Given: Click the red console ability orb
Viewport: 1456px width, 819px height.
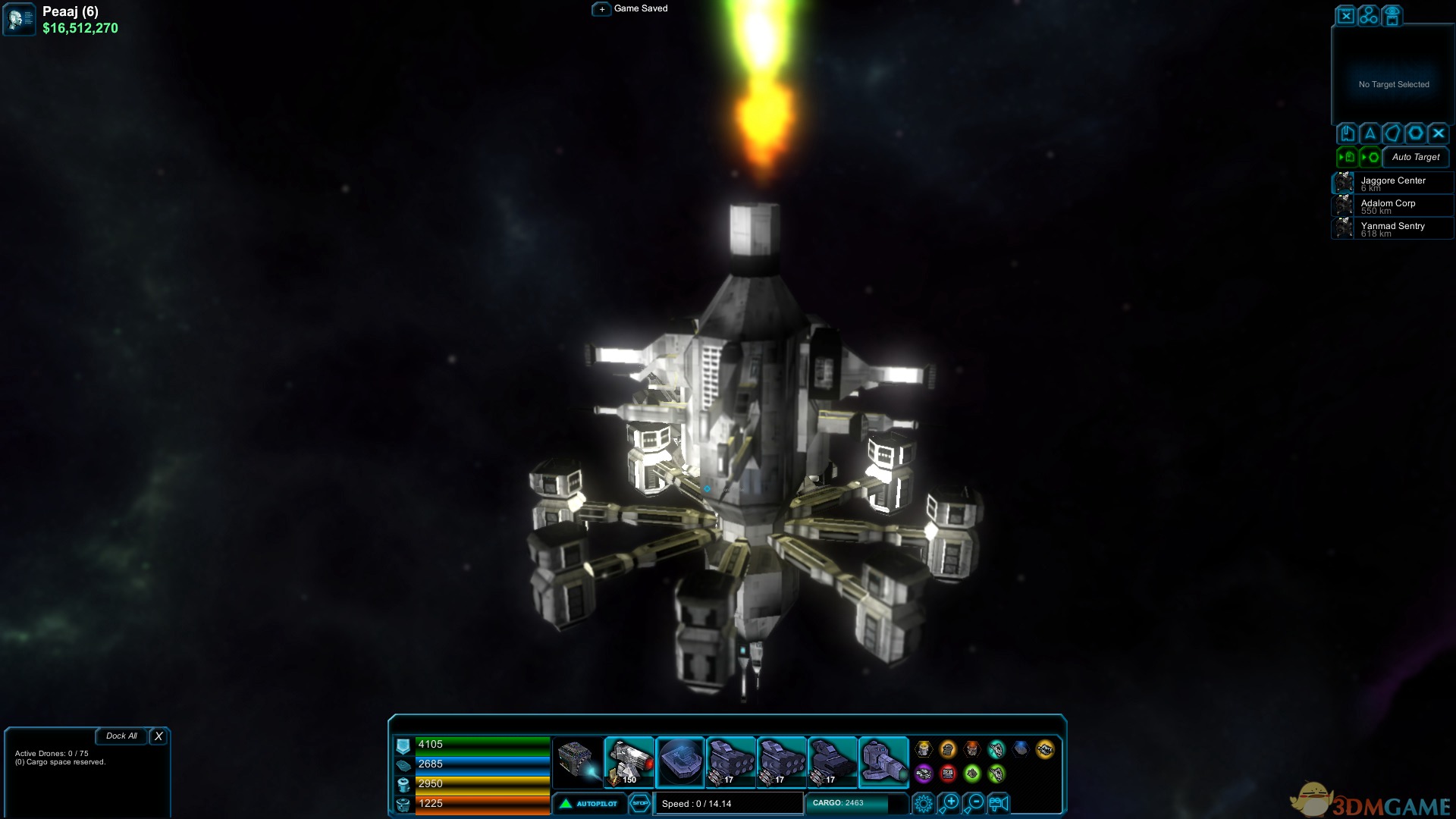Looking at the screenshot, I should [948, 773].
